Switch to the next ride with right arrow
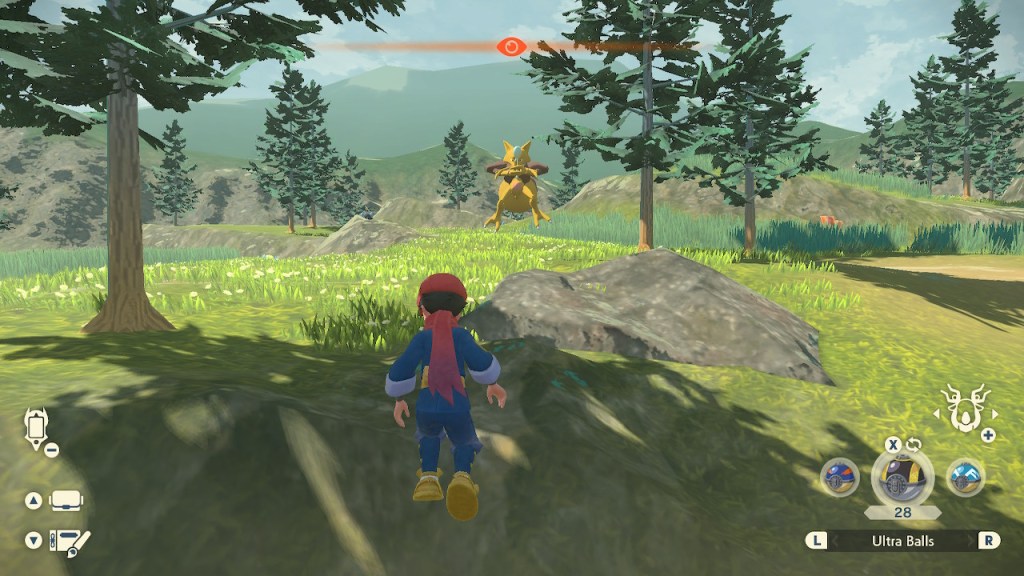The height and width of the screenshot is (576, 1024). tap(993, 412)
